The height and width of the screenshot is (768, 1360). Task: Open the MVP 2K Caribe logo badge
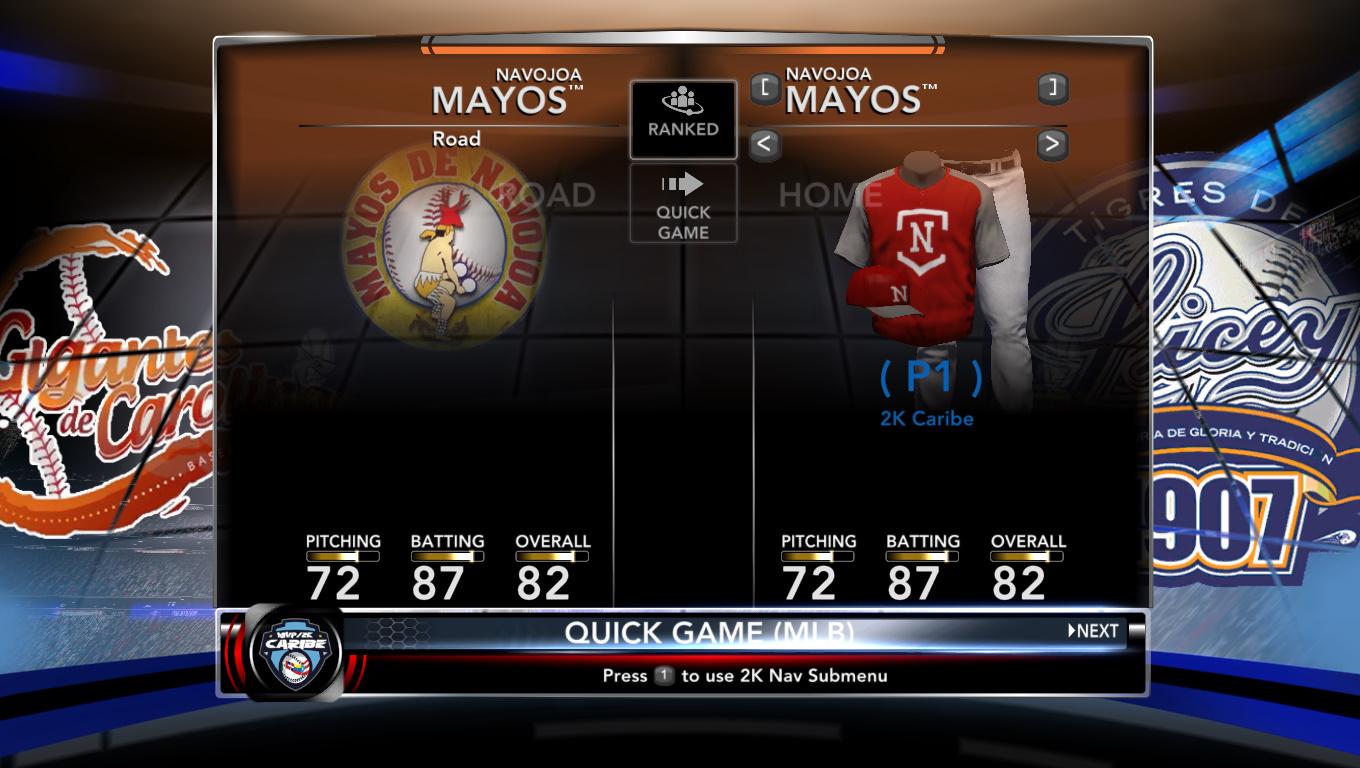(294, 654)
